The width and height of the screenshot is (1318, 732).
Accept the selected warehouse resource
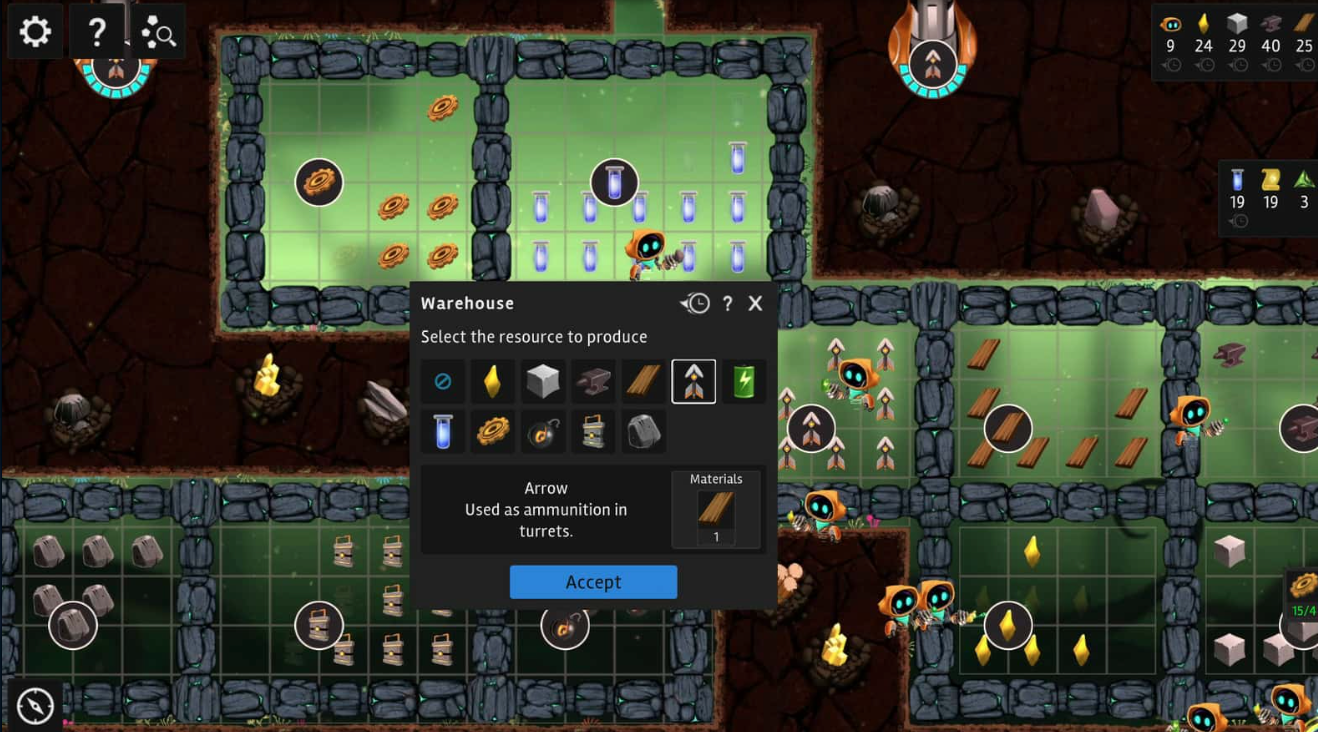tap(593, 582)
